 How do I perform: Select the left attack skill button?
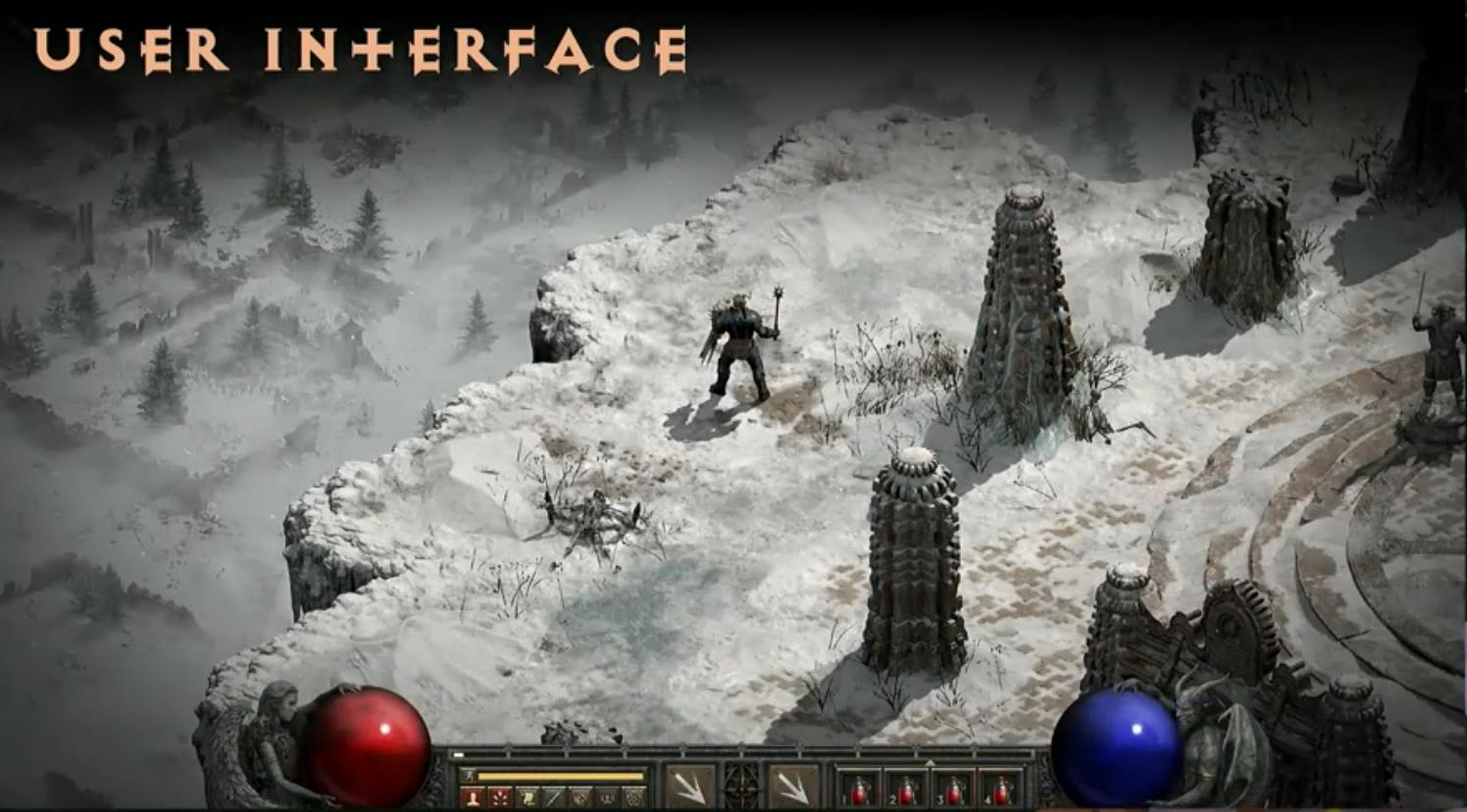[690, 787]
